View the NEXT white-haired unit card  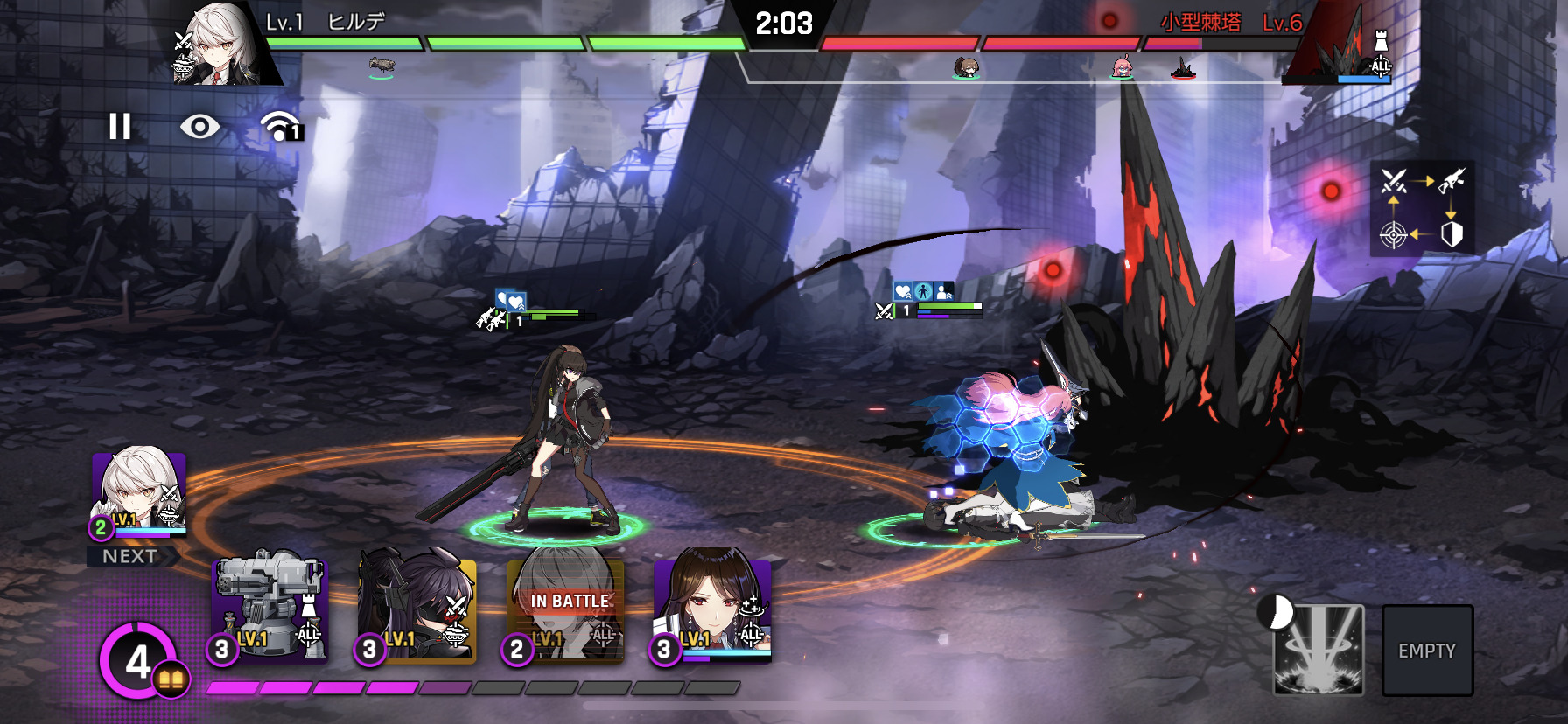coord(139,494)
